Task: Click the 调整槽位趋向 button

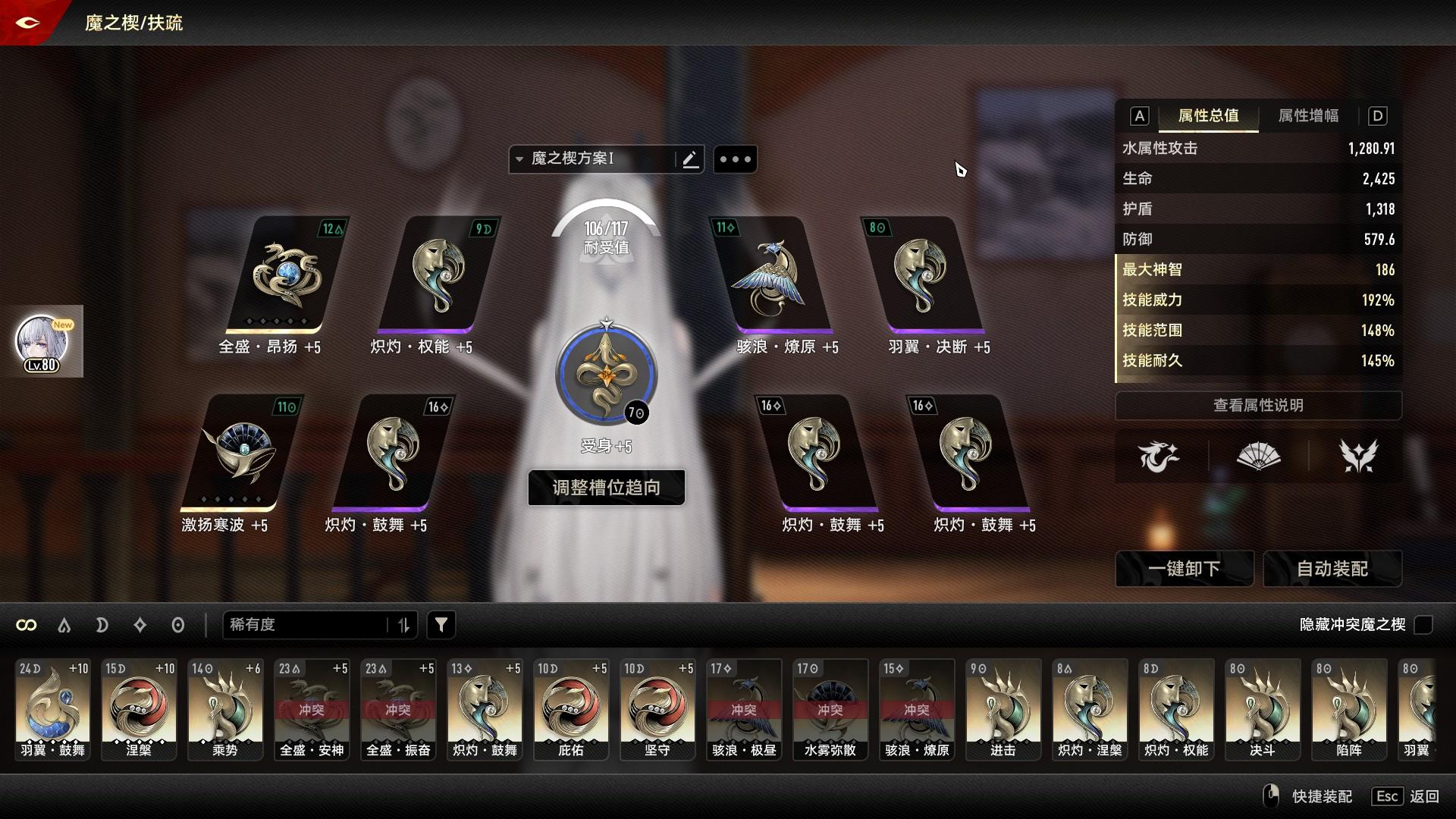Action: (606, 487)
